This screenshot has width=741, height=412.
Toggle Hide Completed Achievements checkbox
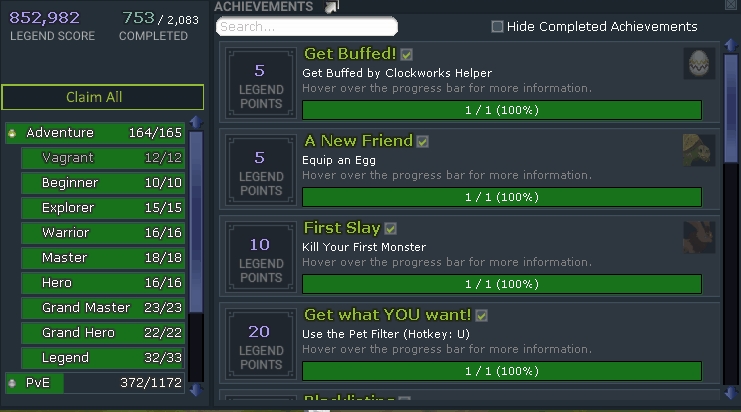[x=498, y=27]
